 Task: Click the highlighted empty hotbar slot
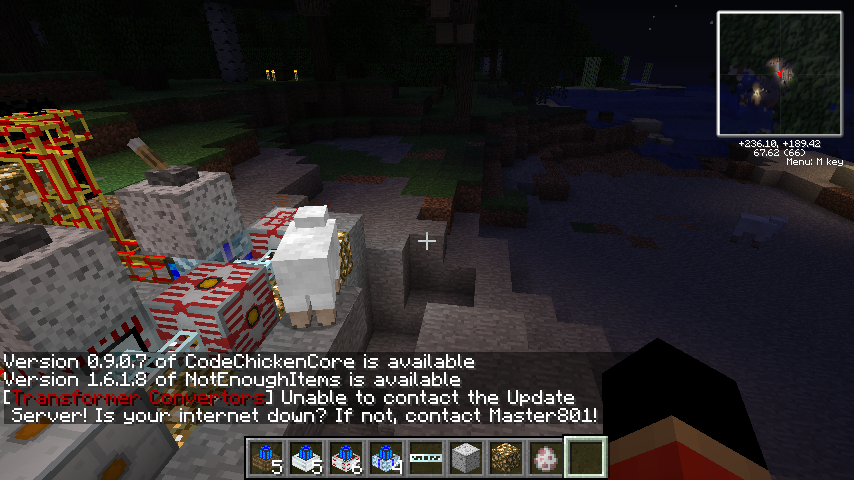587,458
